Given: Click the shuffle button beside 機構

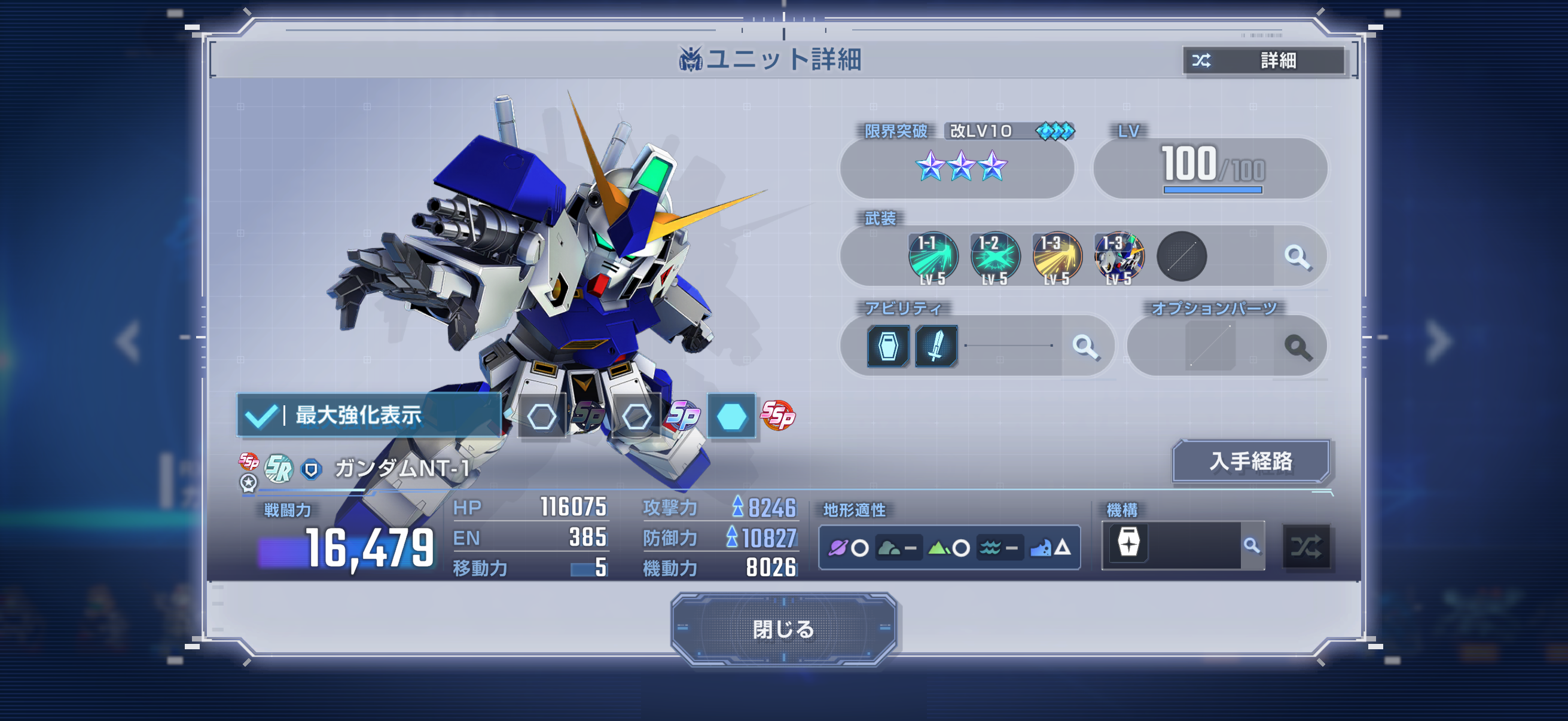Looking at the screenshot, I should pos(1306,546).
